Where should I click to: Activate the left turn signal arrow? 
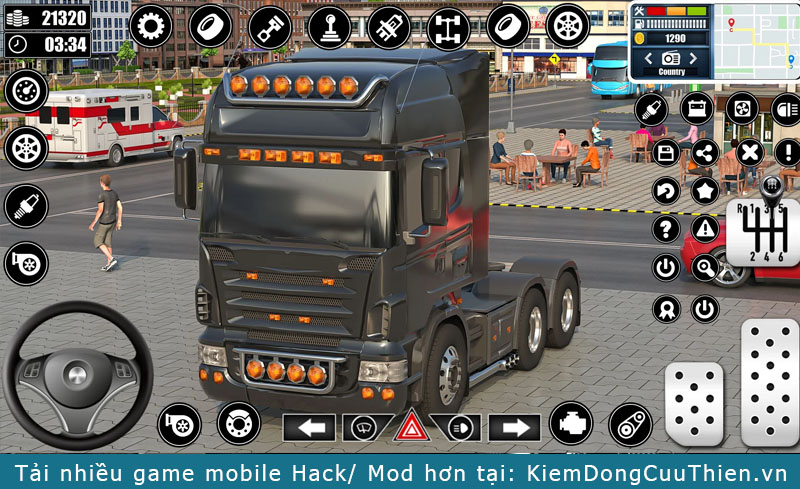point(309,428)
